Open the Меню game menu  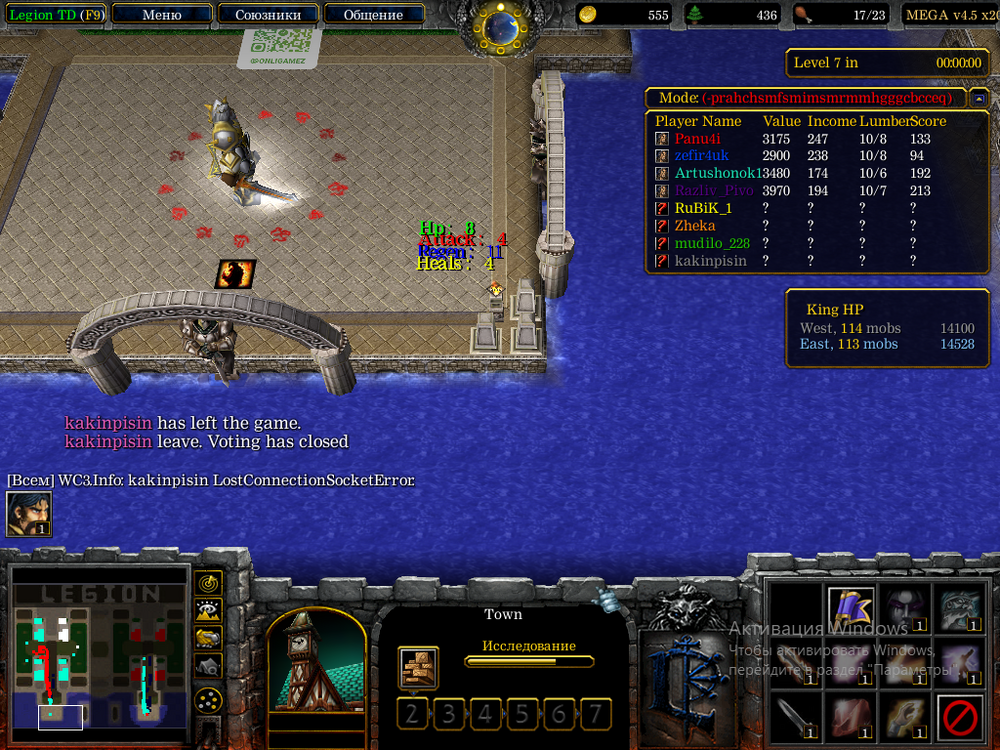(162, 15)
